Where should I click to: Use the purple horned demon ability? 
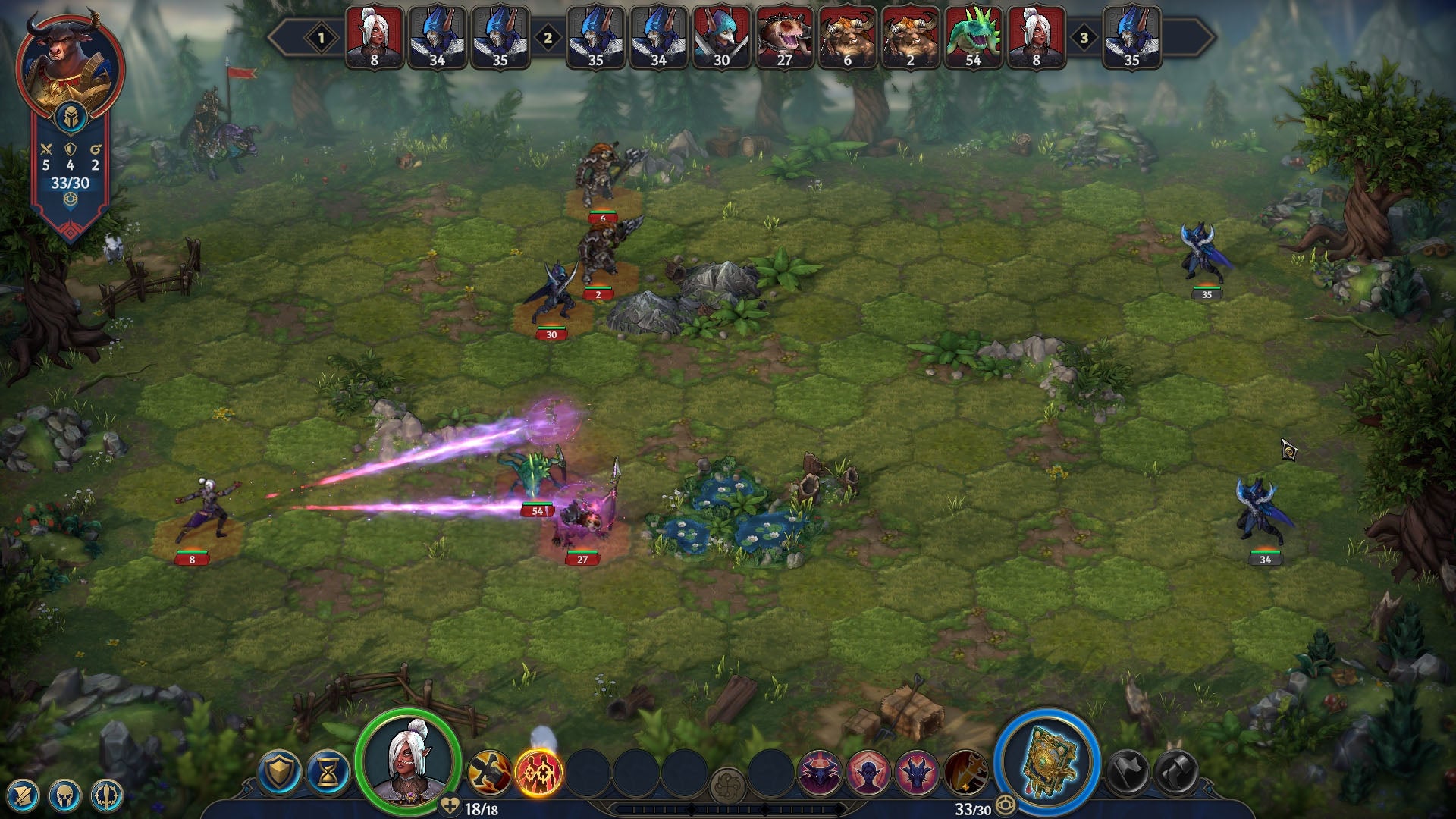(819, 773)
